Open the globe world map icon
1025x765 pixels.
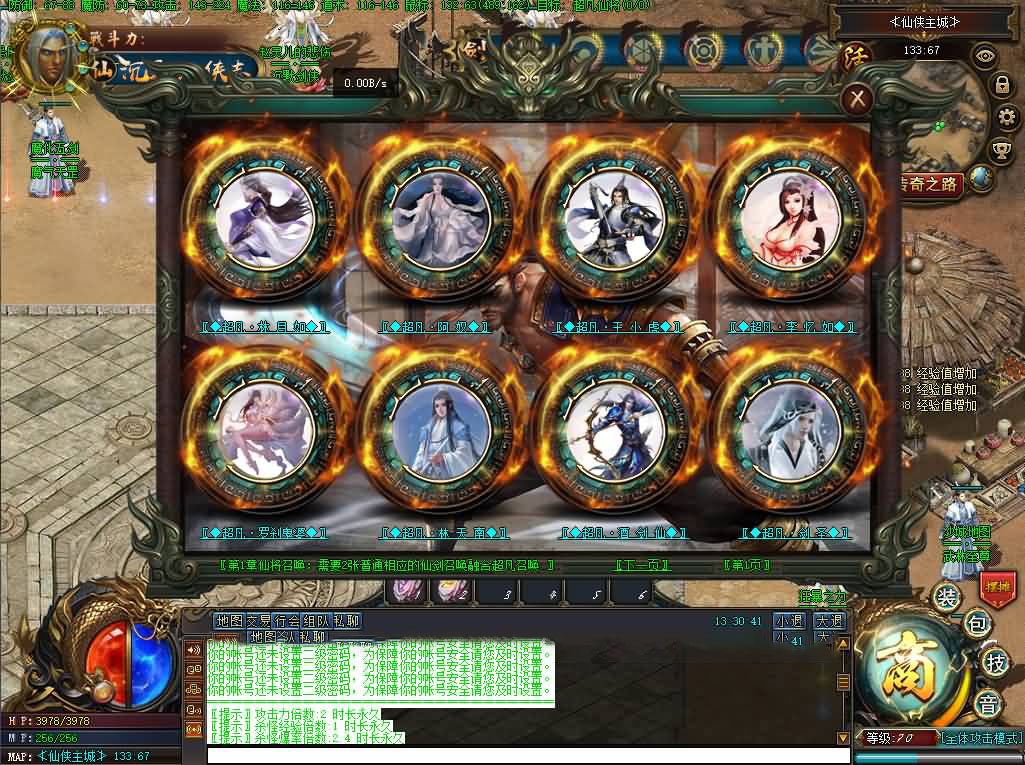pos(981,178)
